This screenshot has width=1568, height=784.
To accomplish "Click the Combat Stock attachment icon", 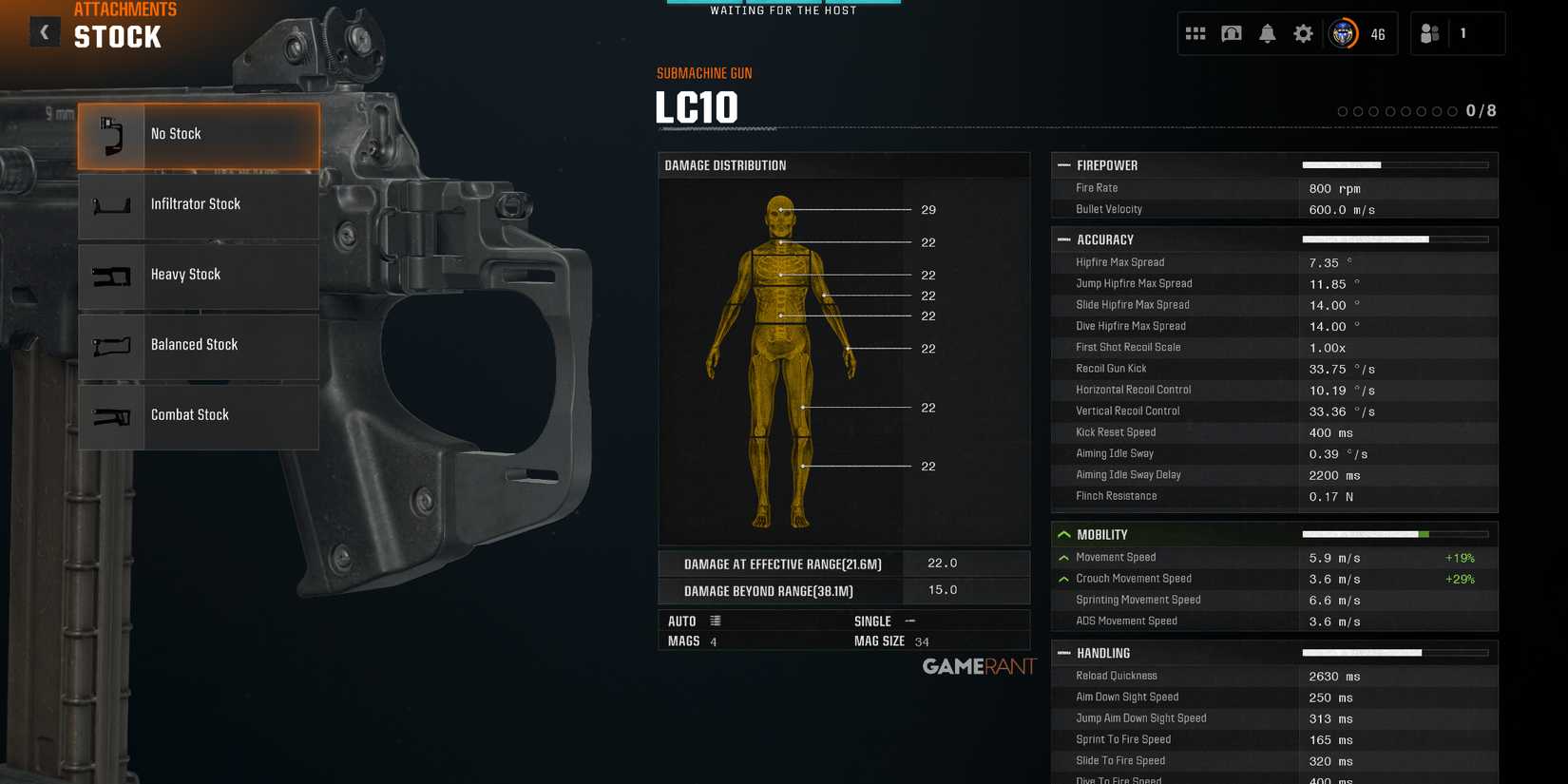I will tap(111, 415).
